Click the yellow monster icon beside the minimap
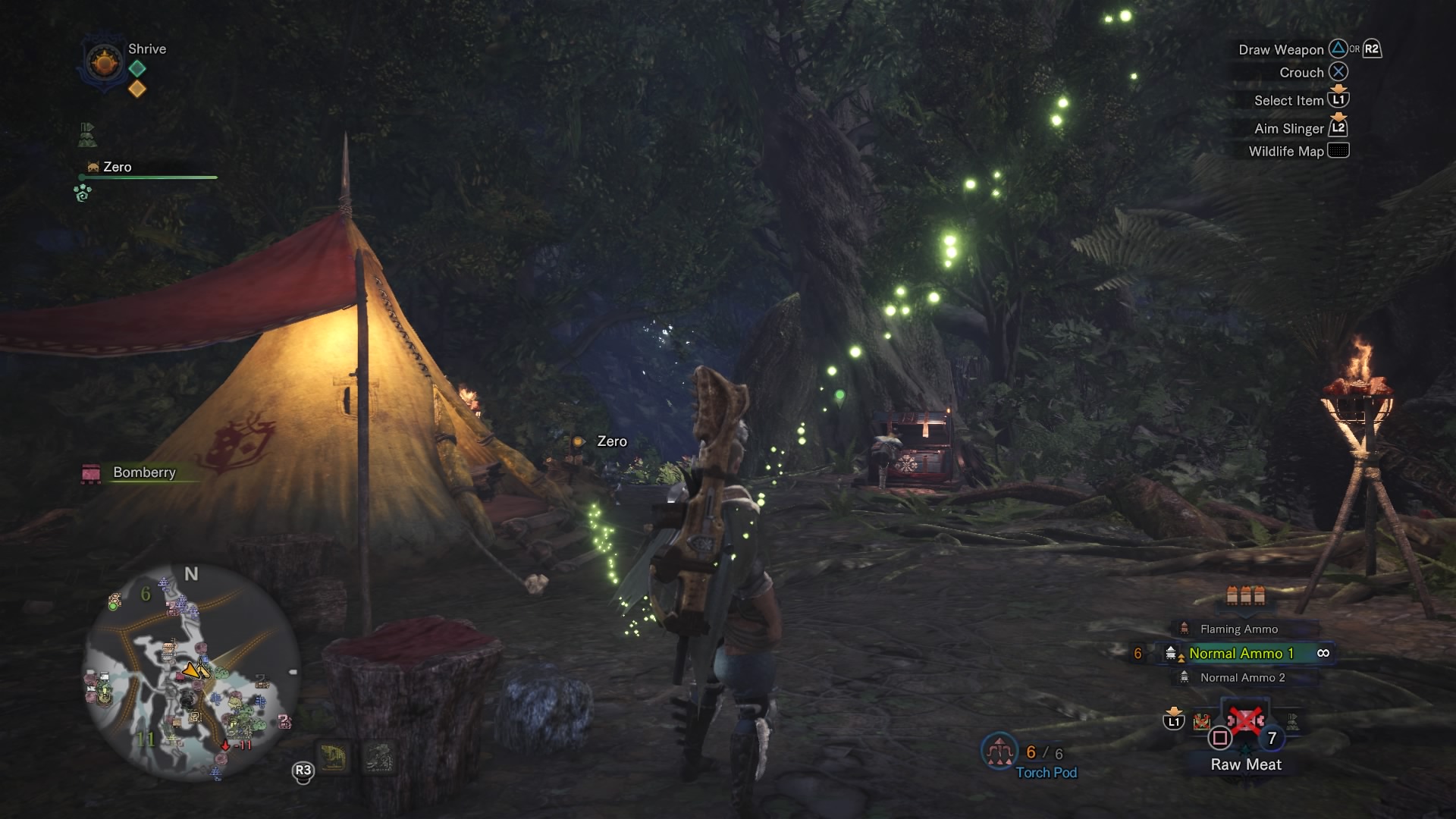Viewport: 1456px width, 819px height. pos(333,757)
